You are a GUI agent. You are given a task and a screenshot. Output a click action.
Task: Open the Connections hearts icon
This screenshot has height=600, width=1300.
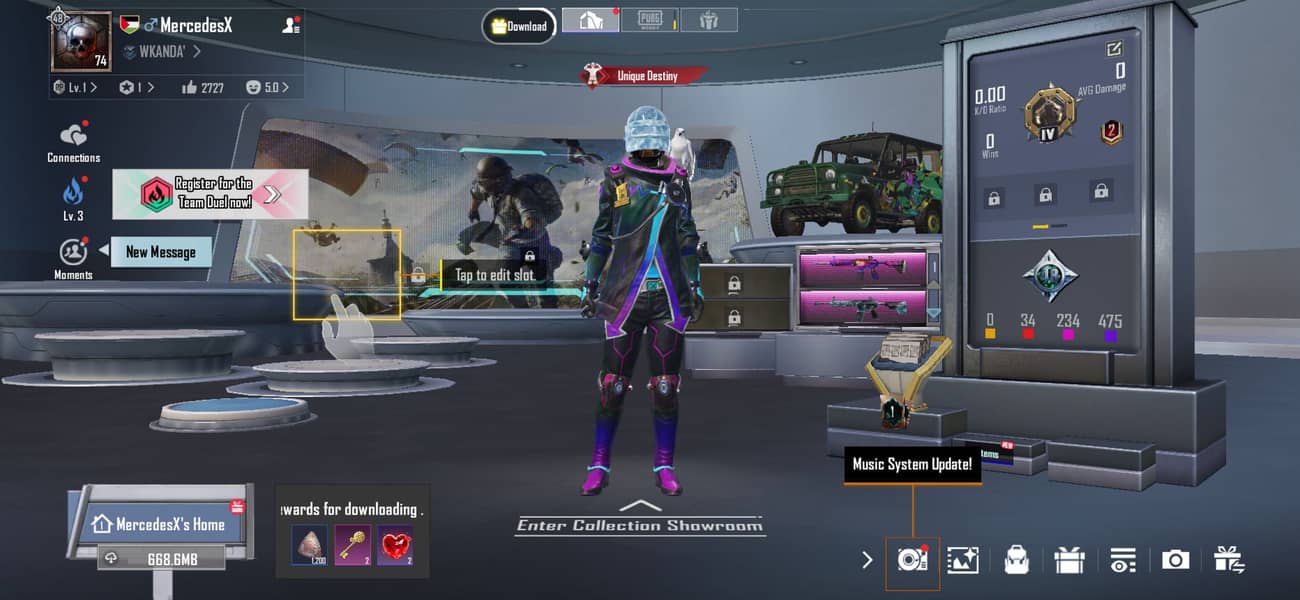[73, 136]
